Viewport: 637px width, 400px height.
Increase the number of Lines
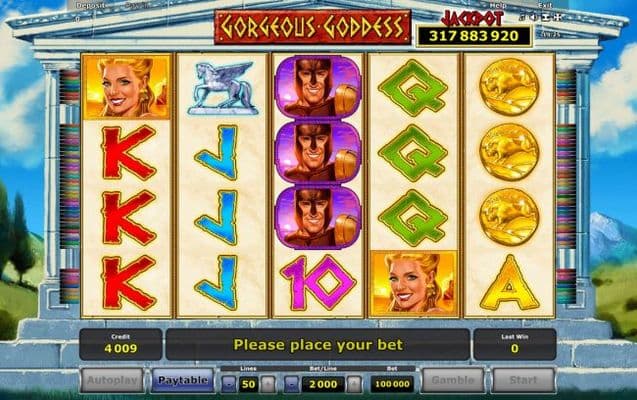pos(271,383)
